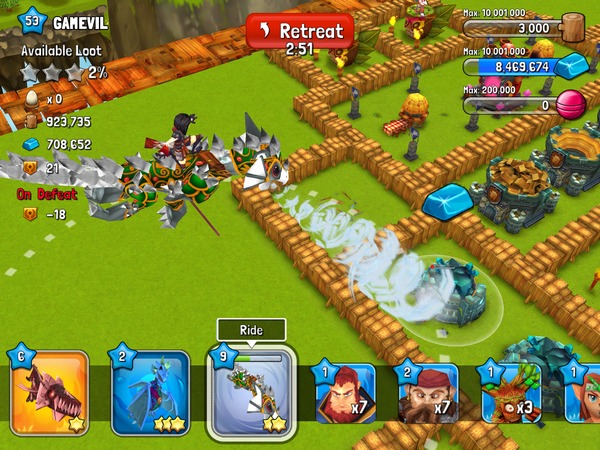Deploy the bandana dwarf x7 troop
600x450 pixels.
[x=429, y=393]
